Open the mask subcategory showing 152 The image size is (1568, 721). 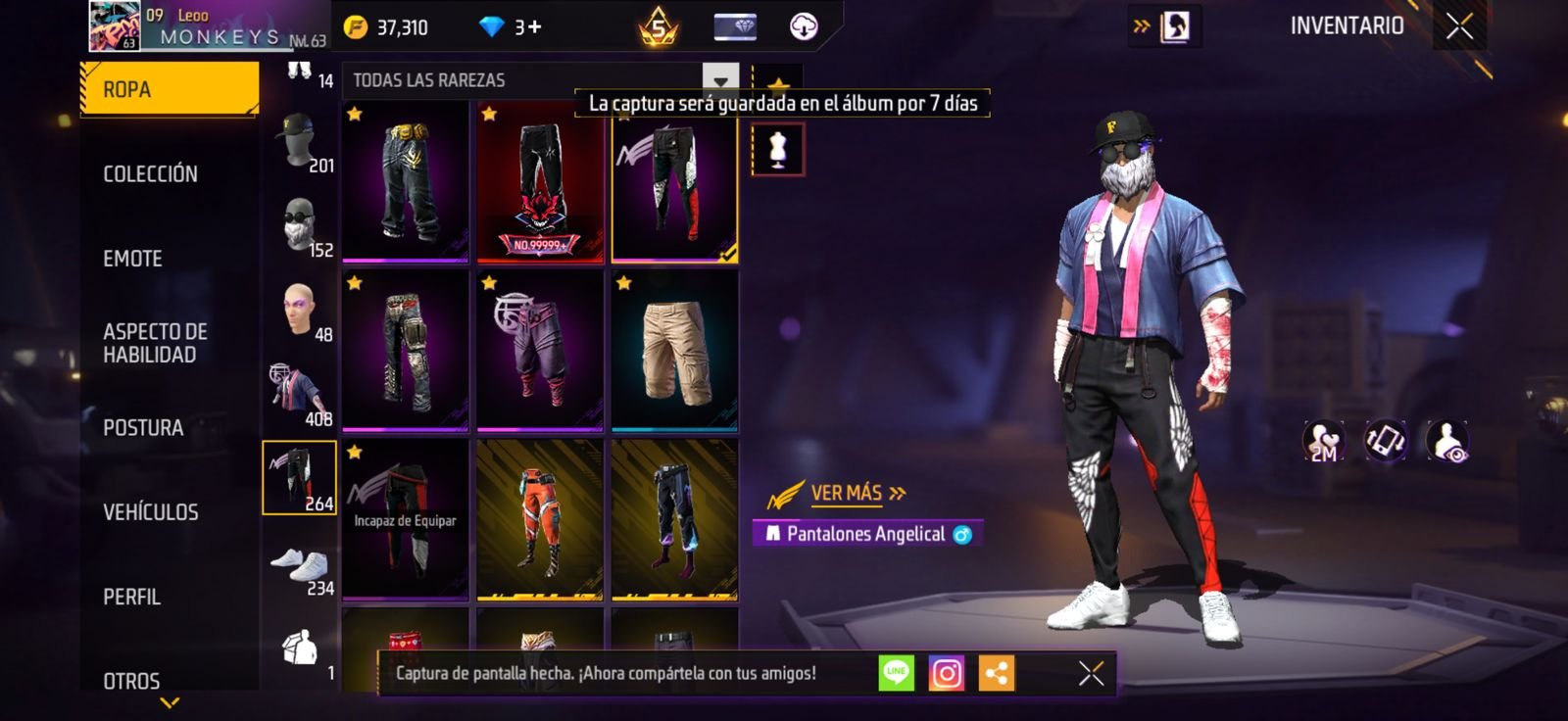coord(300,227)
